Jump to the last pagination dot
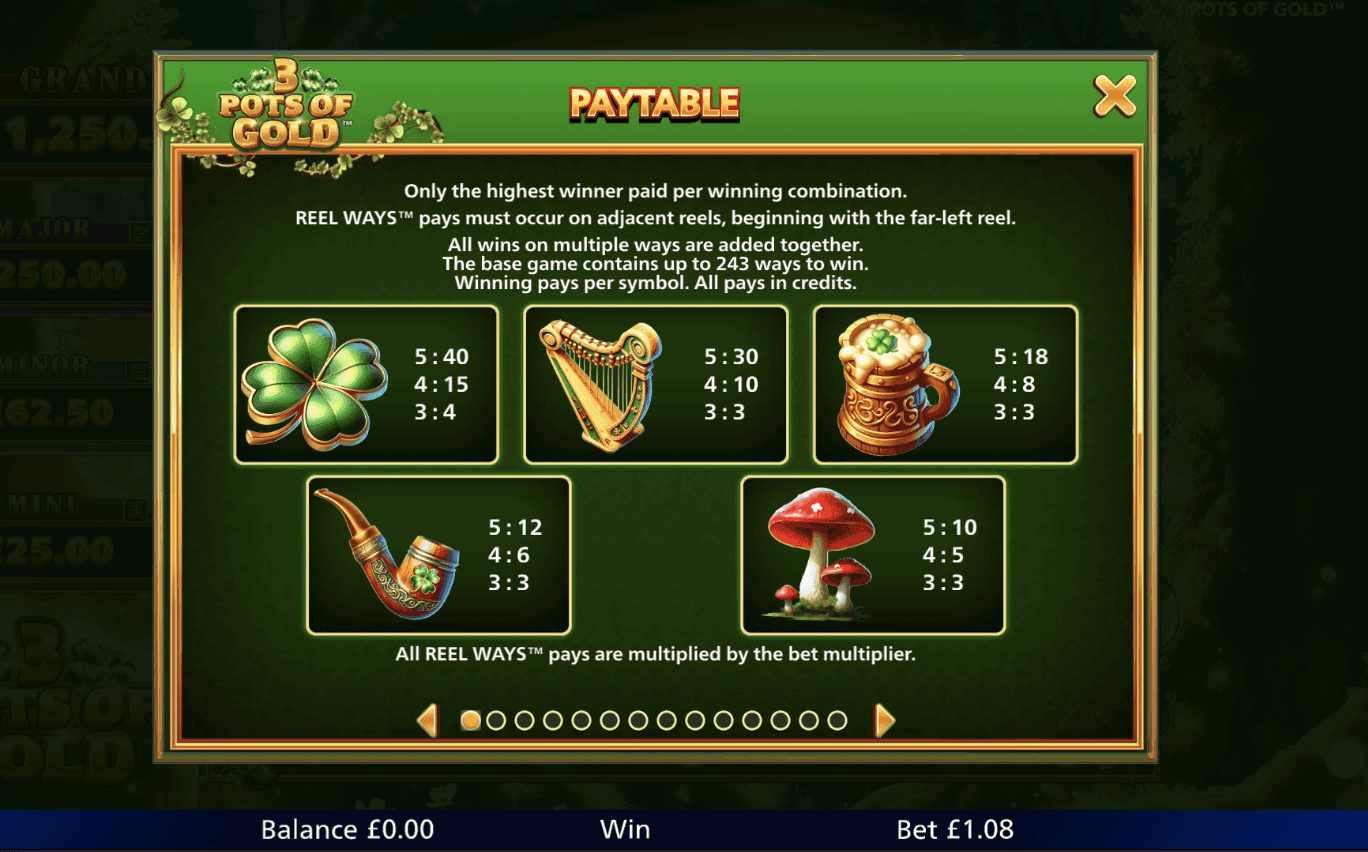The height and width of the screenshot is (852, 1368). (836, 720)
